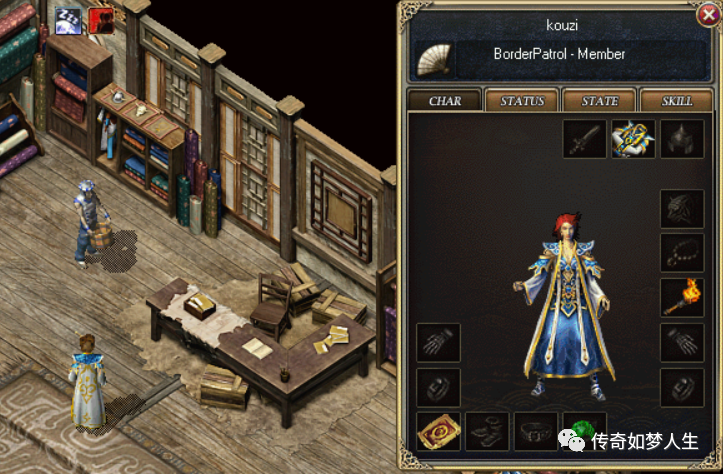Click the sleeping Zzz status icon
The width and height of the screenshot is (723, 474).
69,19
